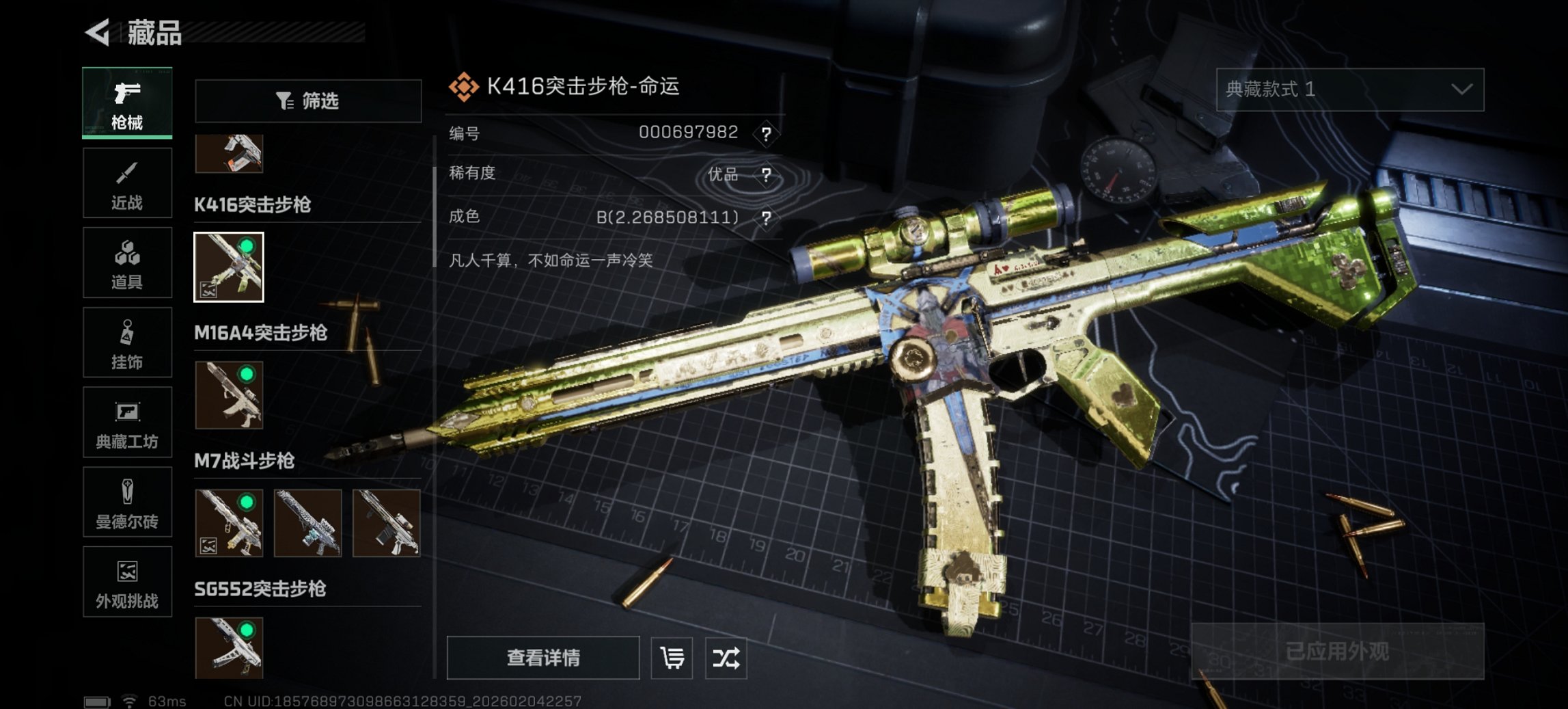Select the 枪械 category icon
This screenshot has height=709, width=1568.
(x=126, y=103)
